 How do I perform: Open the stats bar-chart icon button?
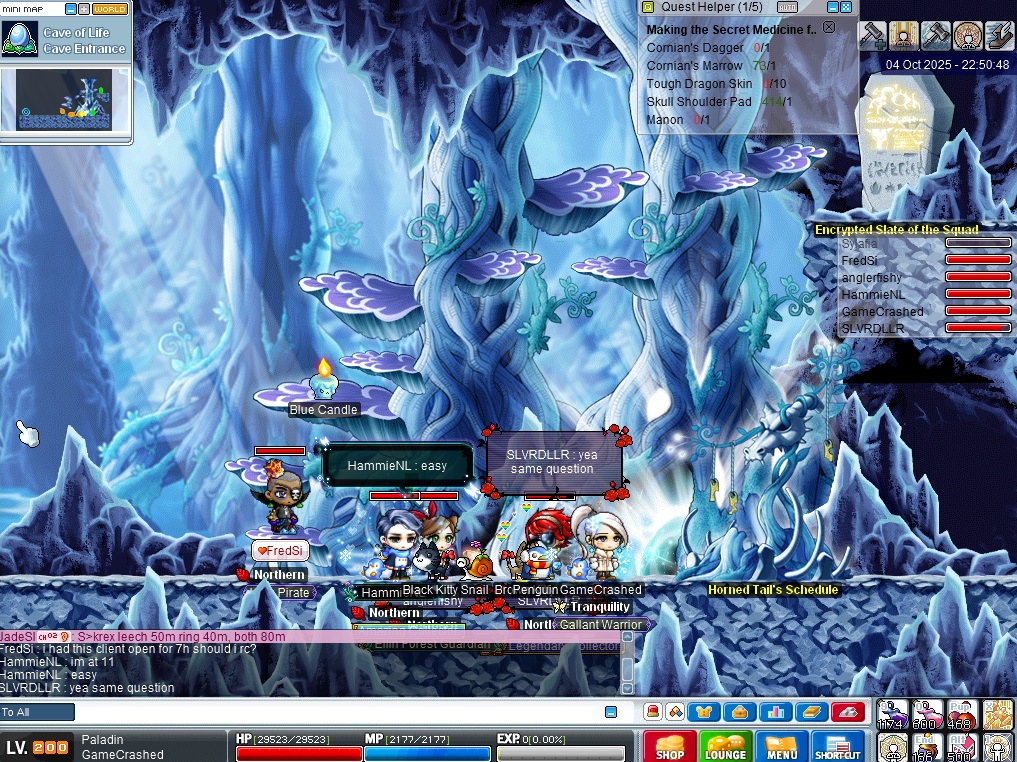[x=775, y=712]
